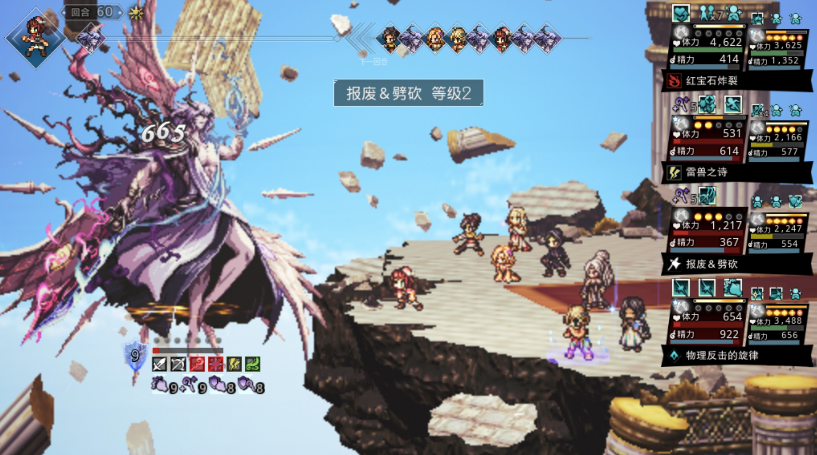Inspect the green wind weakness icon
817x455 pixels.
click(x=252, y=362)
